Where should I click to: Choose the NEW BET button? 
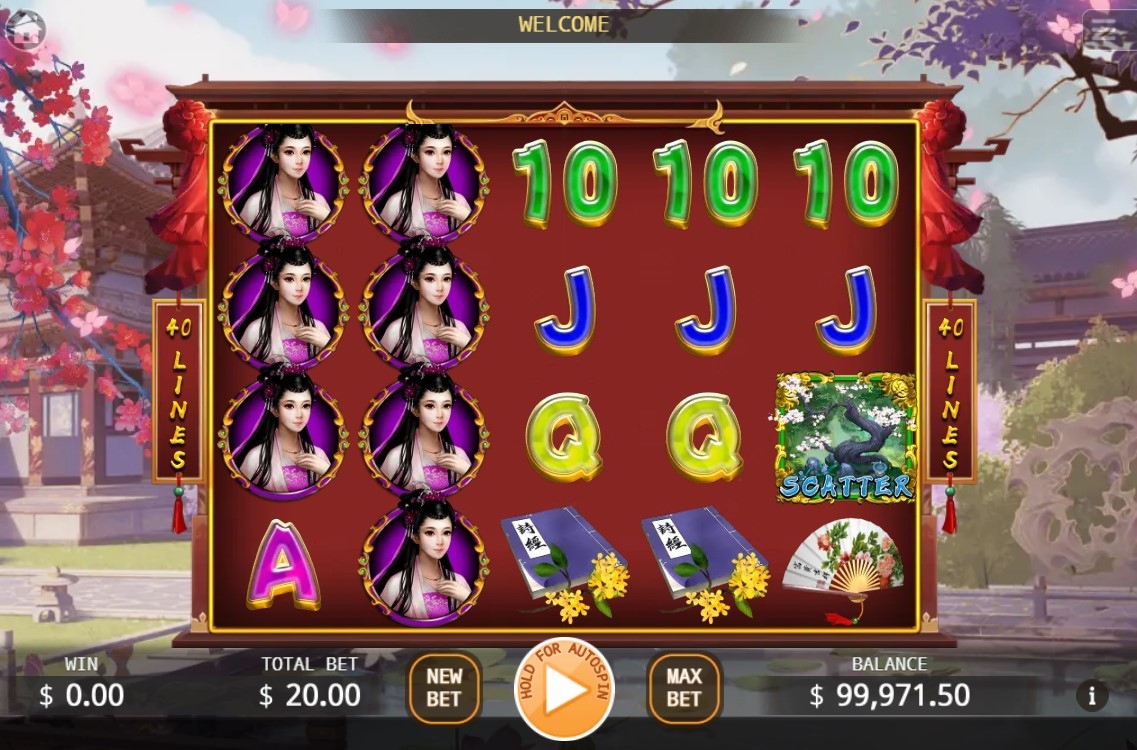(444, 688)
